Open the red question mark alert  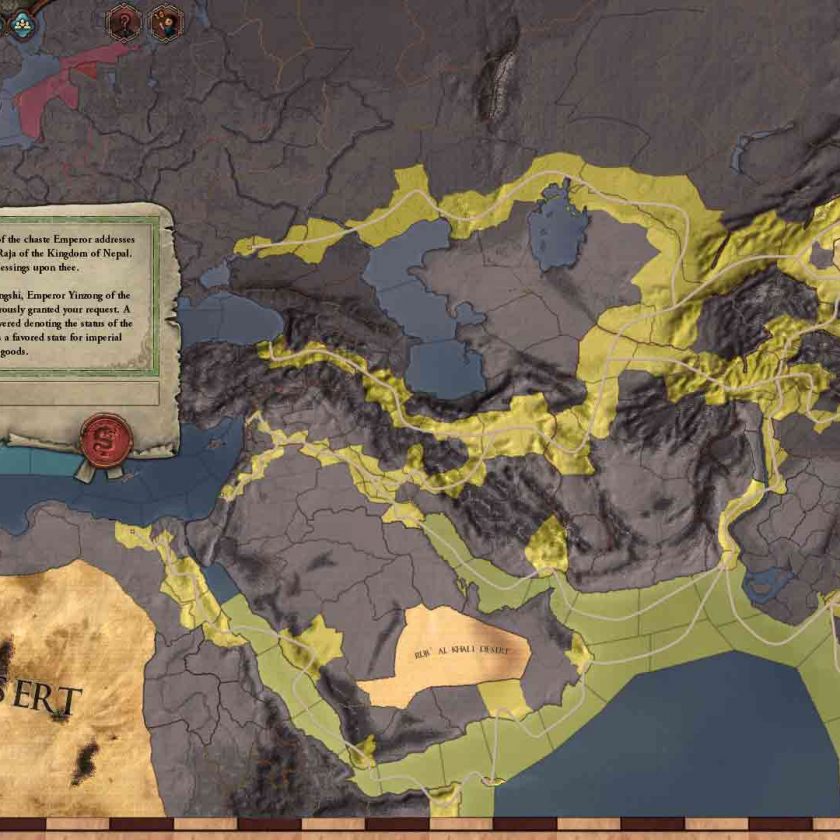tap(123, 22)
